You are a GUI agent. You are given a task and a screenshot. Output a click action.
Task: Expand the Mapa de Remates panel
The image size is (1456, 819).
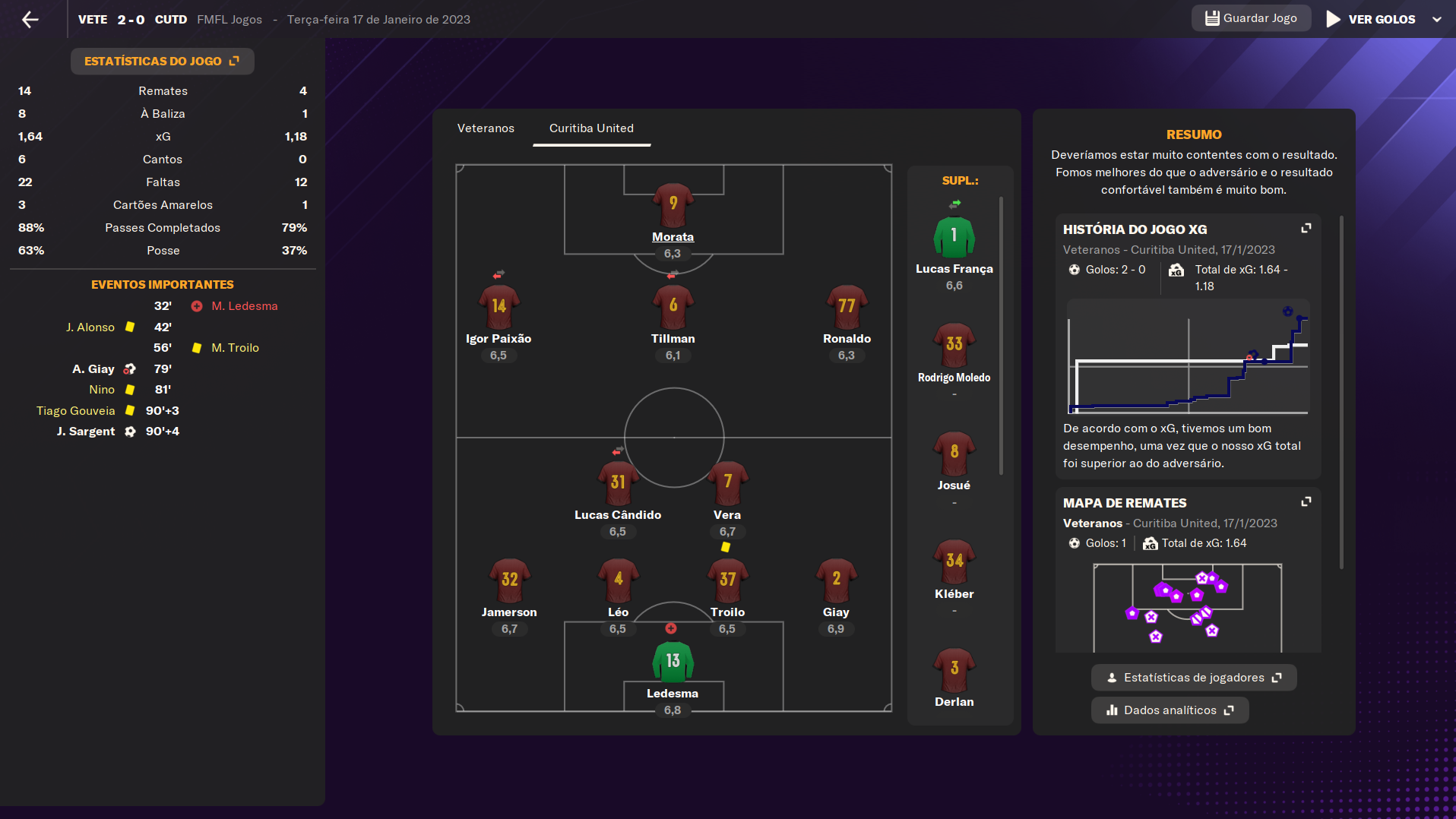click(1306, 502)
